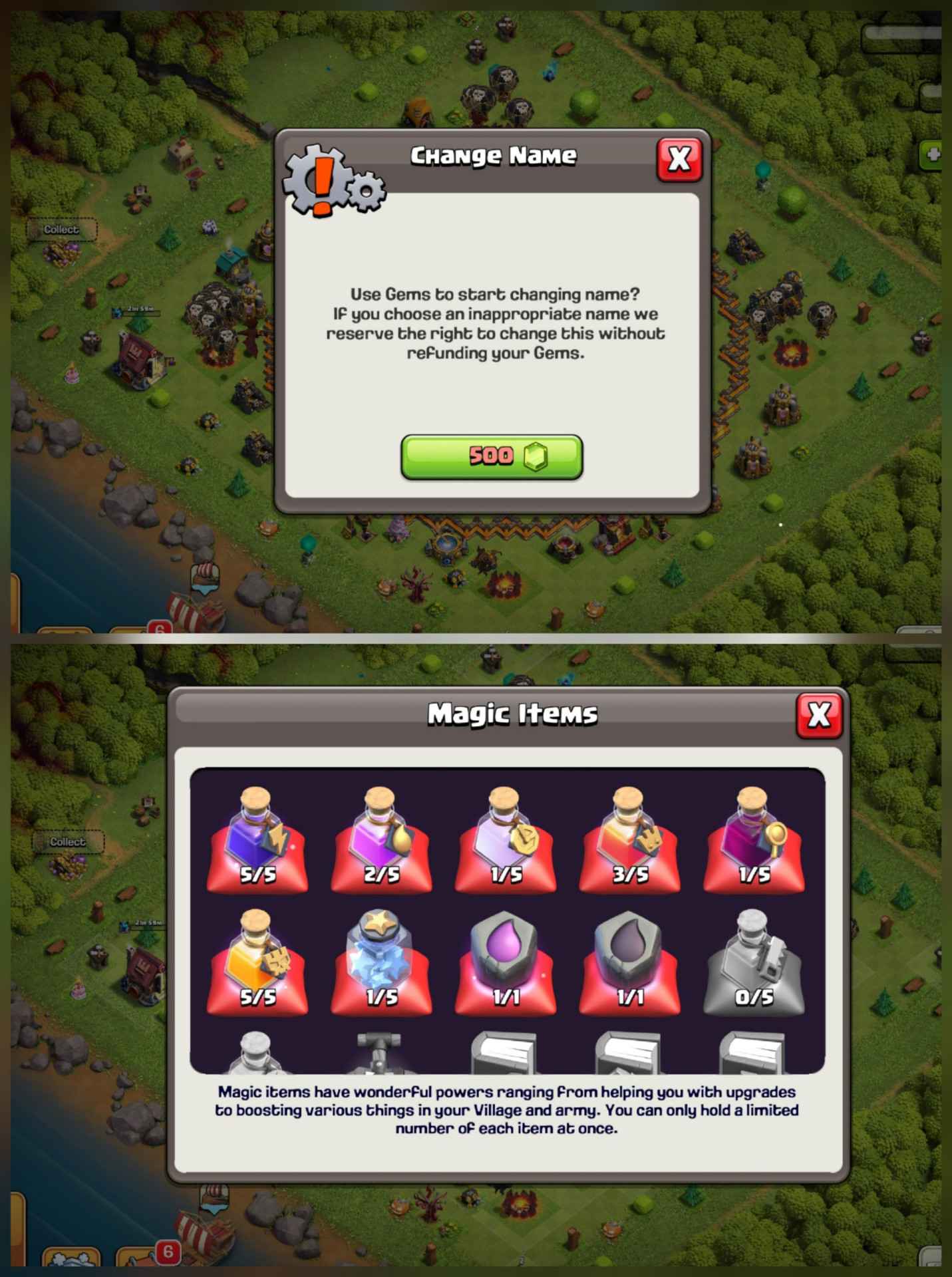Tap the greyed-out Wall Ring slot at 0/5
Screen dimensions: 952x1277
752,961
